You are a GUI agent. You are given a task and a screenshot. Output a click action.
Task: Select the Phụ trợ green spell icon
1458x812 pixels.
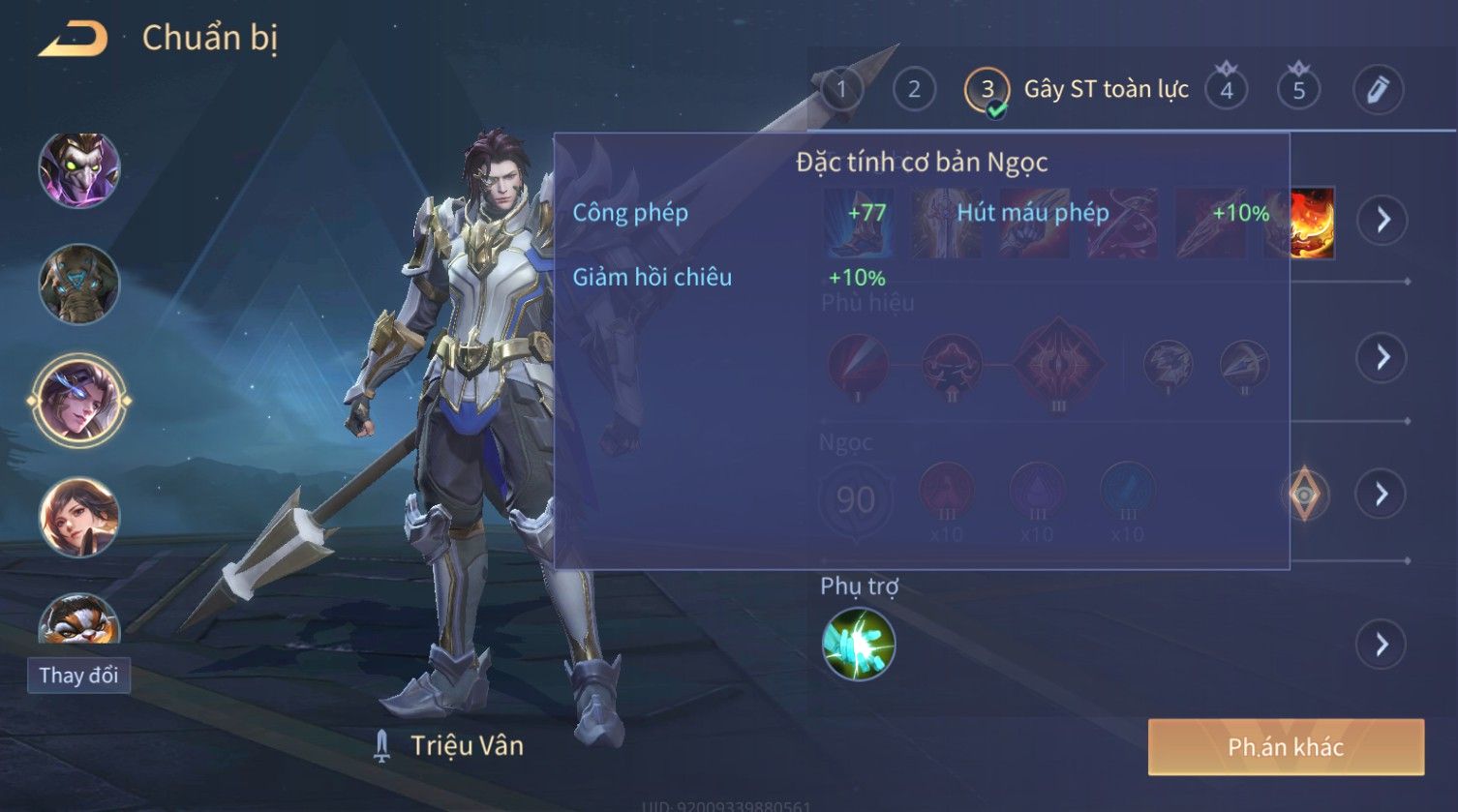[x=859, y=644]
